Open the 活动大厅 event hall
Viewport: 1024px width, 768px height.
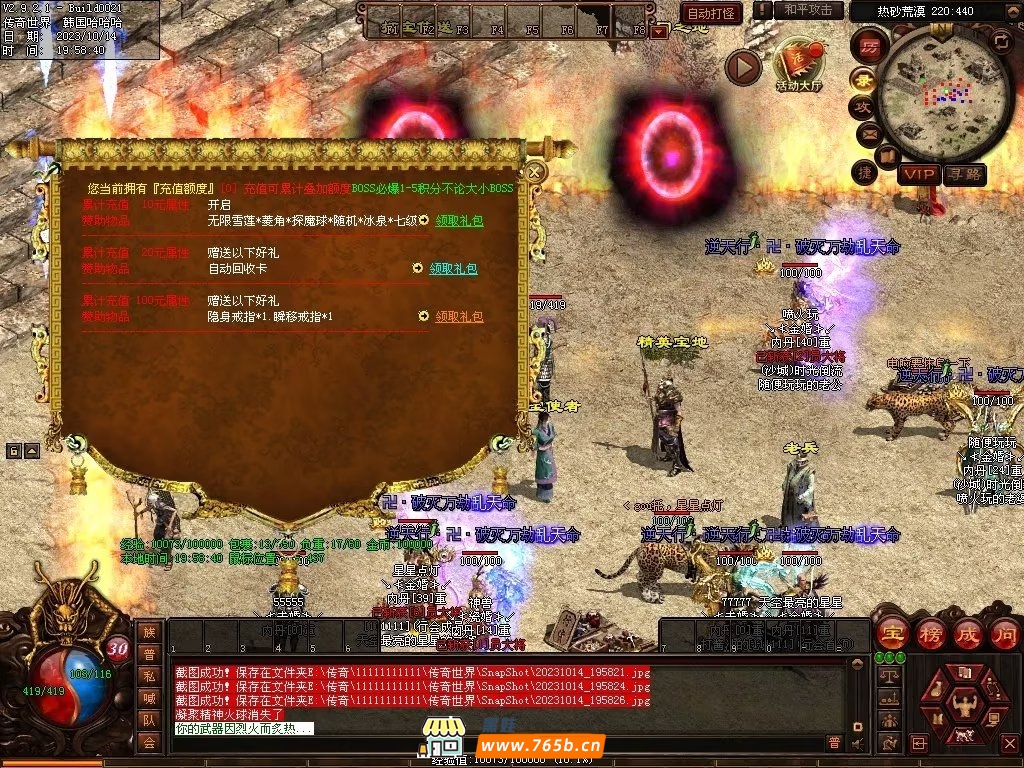798,65
